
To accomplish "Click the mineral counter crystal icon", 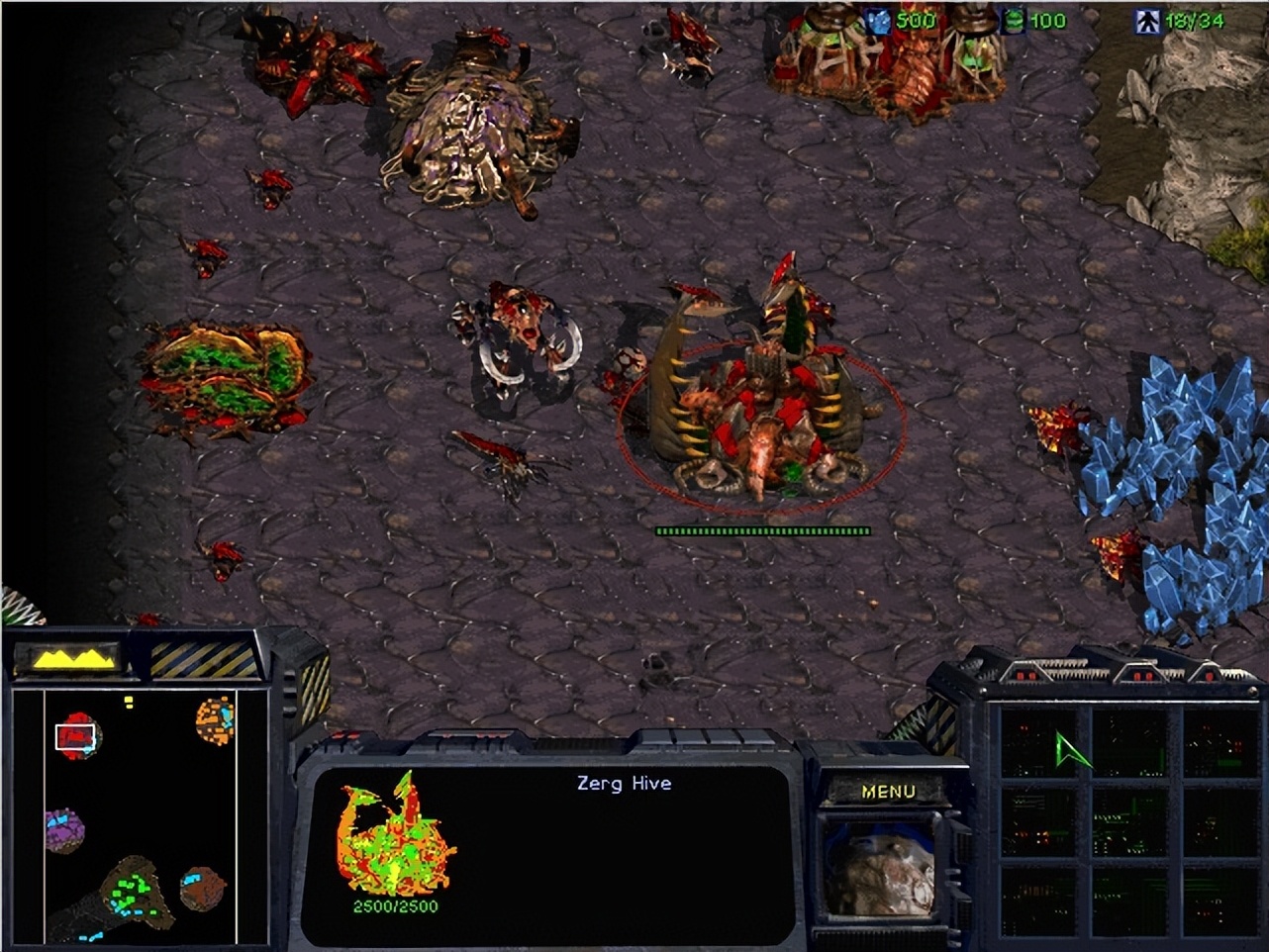I will pyautogui.click(x=877, y=17).
